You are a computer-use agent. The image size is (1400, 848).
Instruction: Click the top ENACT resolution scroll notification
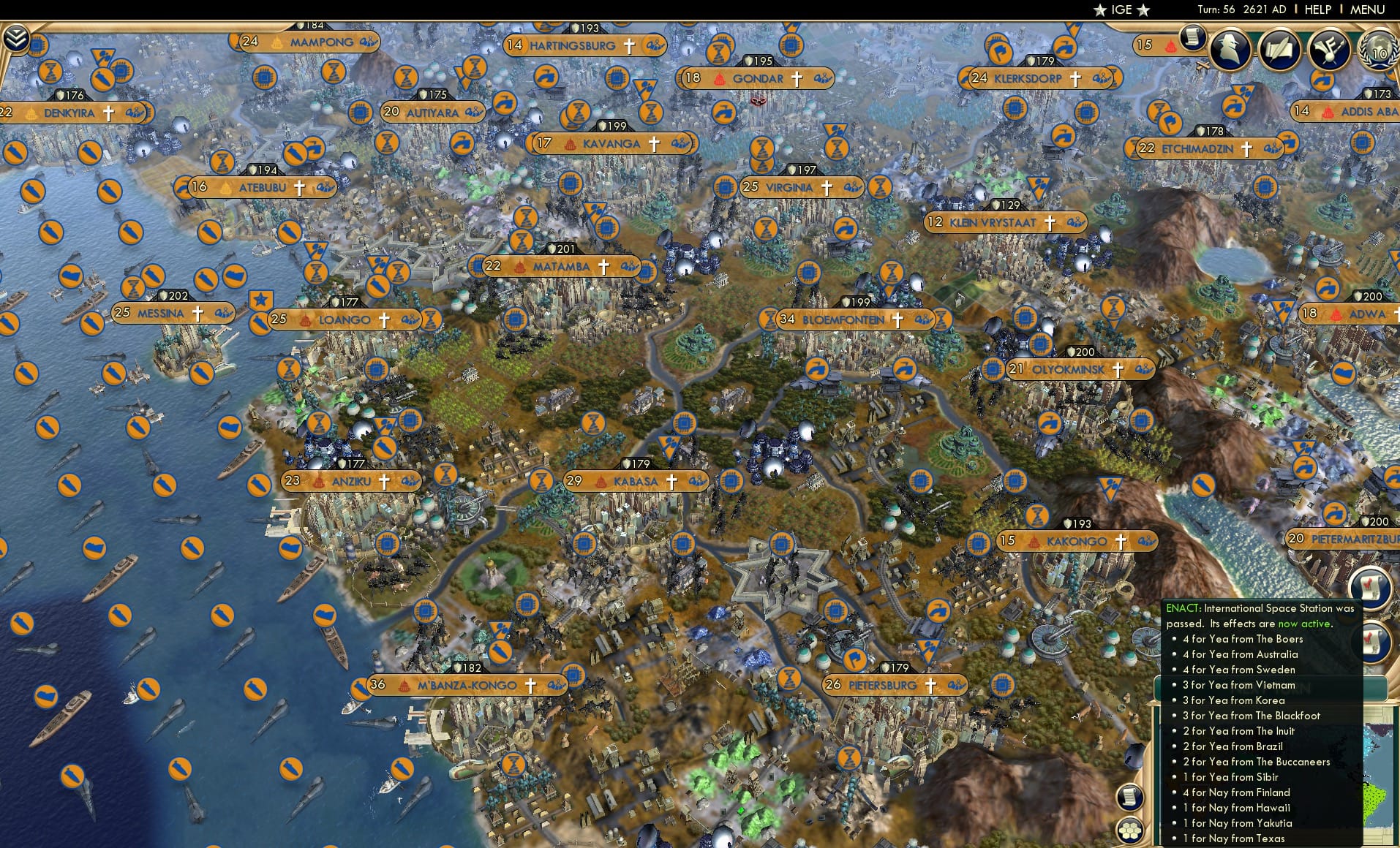1371,589
